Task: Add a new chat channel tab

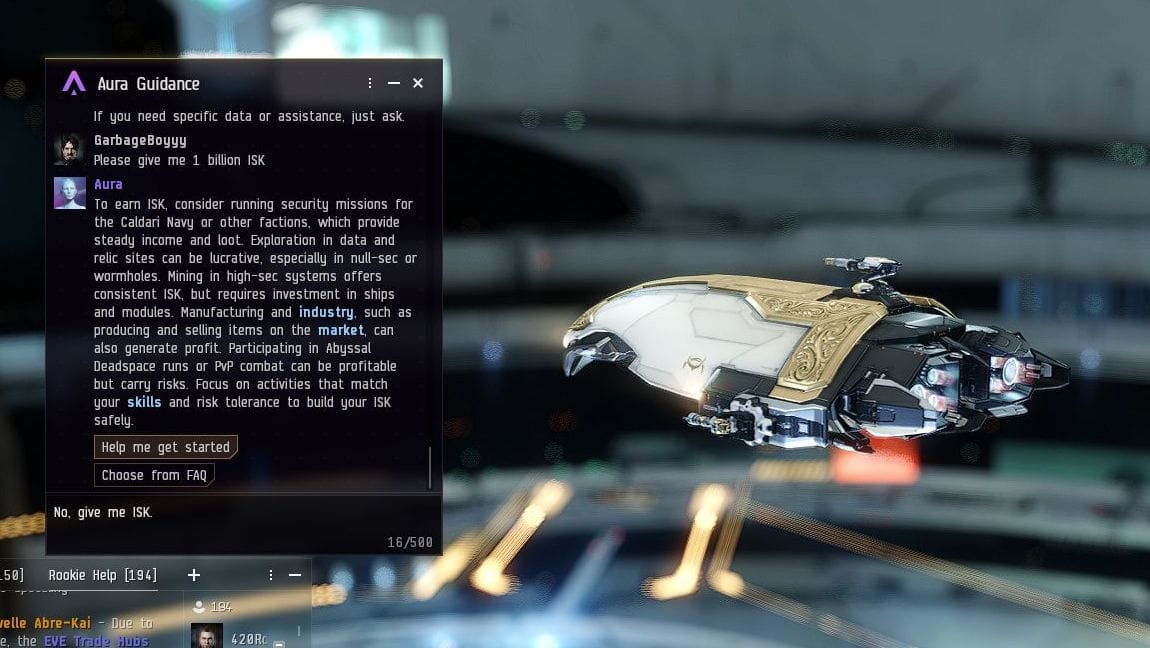Action: [194, 575]
